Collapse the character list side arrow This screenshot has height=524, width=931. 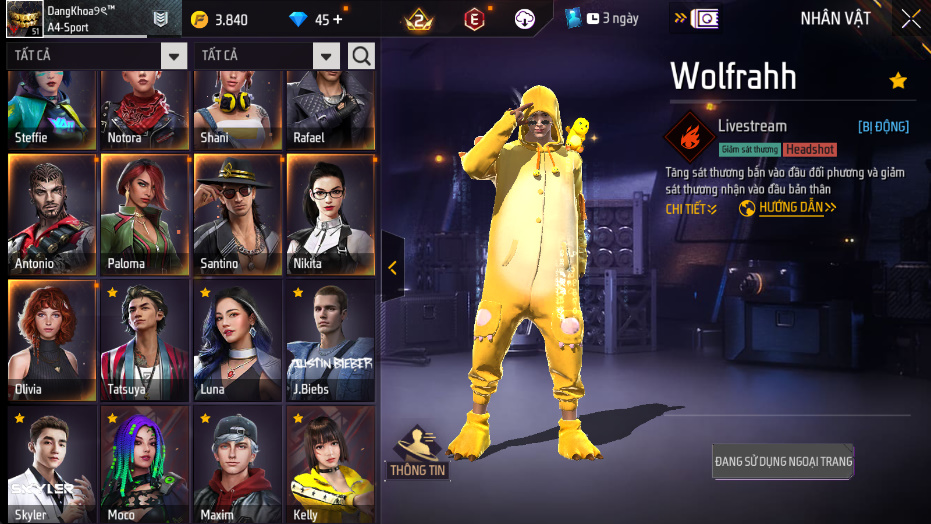tap(392, 267)
